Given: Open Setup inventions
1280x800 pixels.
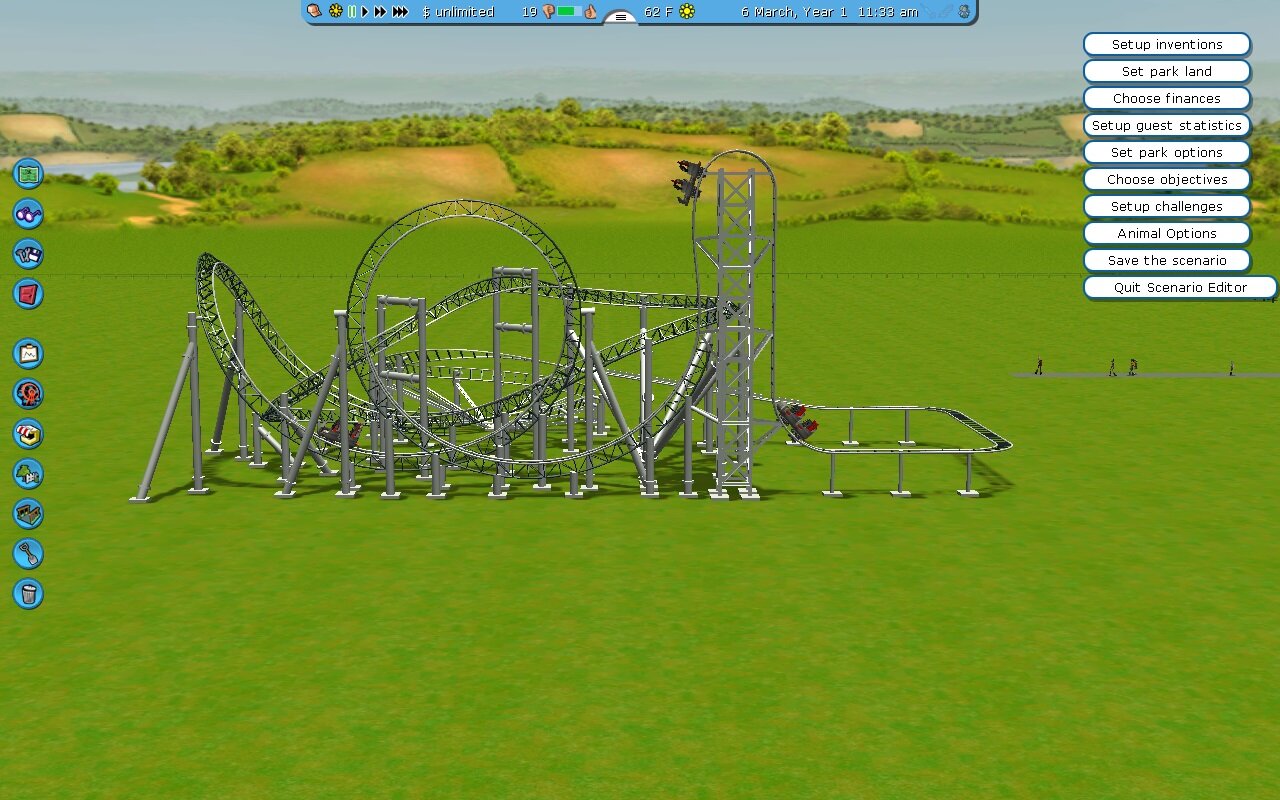Looking at the screenshot, I should (x=1167, y=45).
